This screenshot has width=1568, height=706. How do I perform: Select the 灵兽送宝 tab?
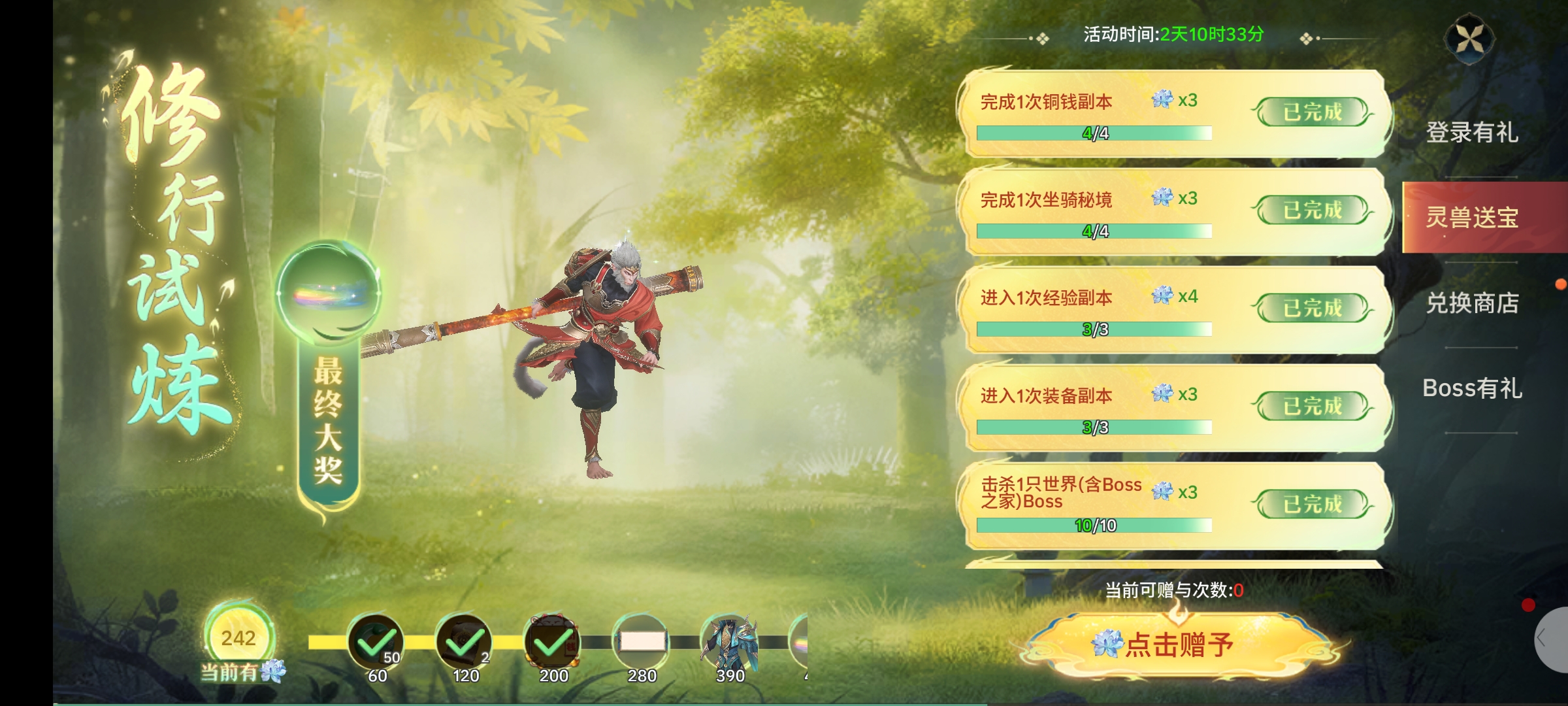tap(1471, 218)
